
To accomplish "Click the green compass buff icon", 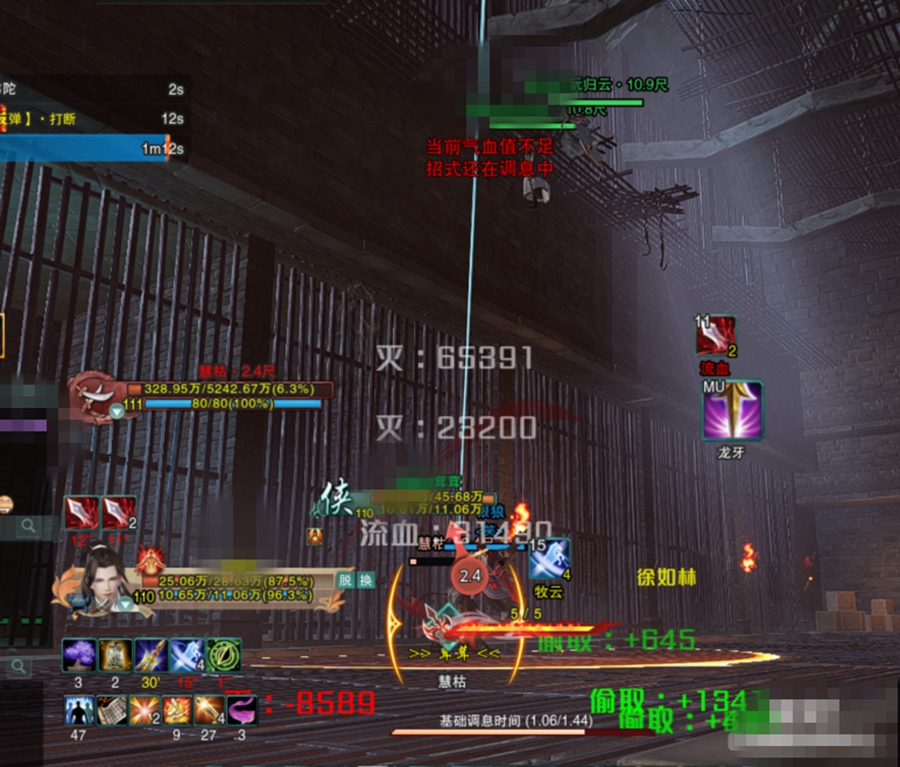I will [224, 656].
